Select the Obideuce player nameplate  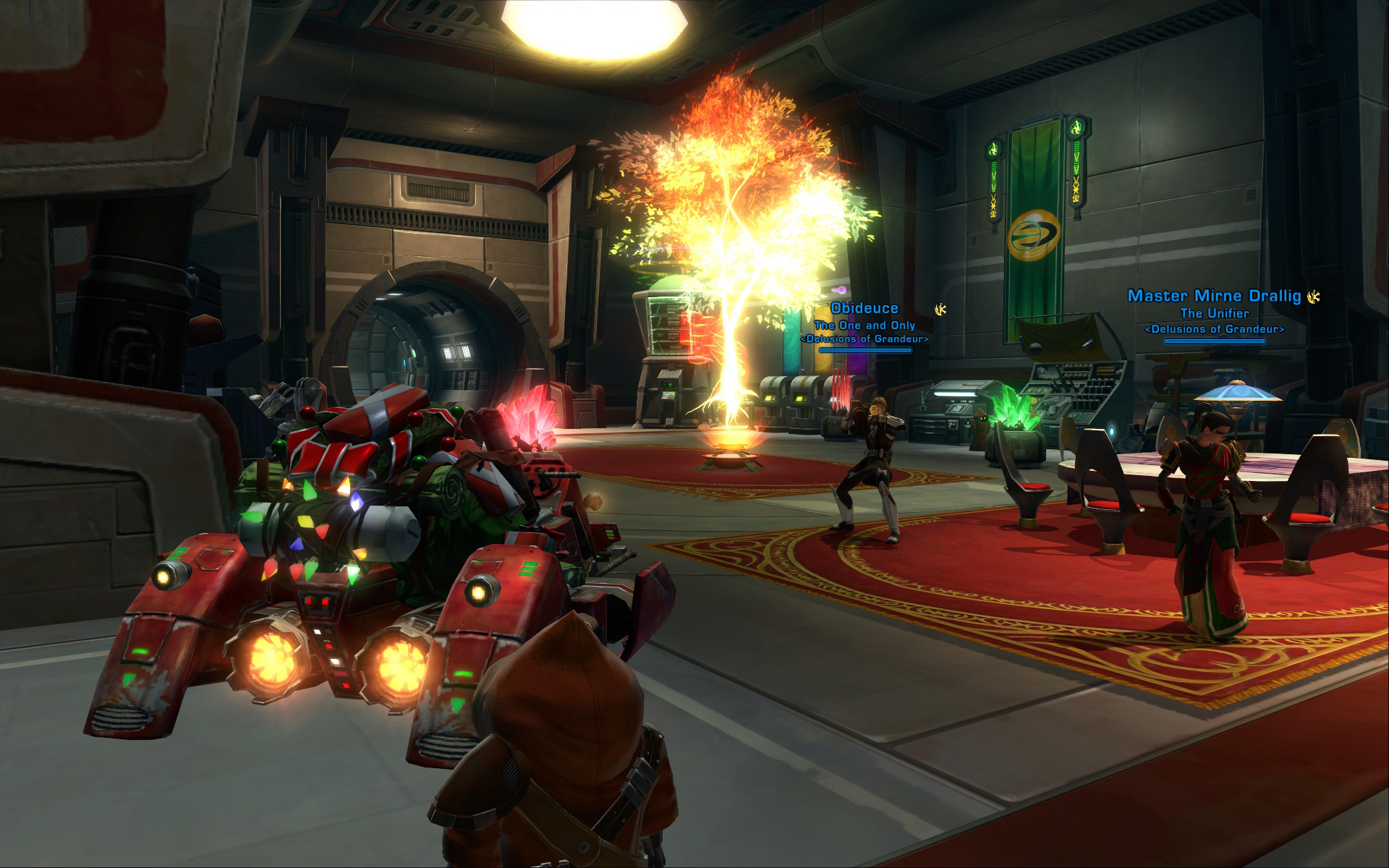coord(864,310)
